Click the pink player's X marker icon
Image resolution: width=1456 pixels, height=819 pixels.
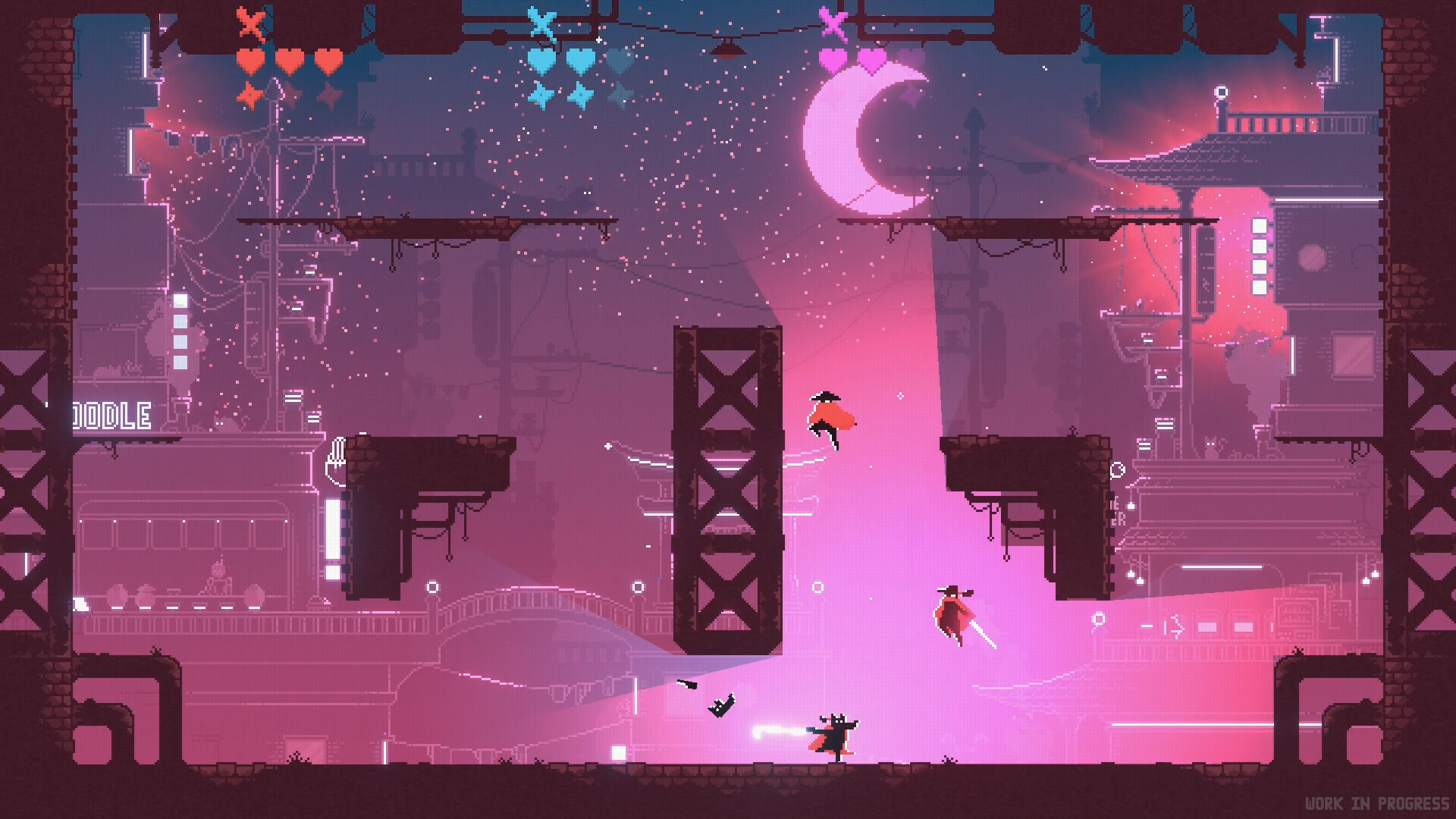click(x=832, y=23)
